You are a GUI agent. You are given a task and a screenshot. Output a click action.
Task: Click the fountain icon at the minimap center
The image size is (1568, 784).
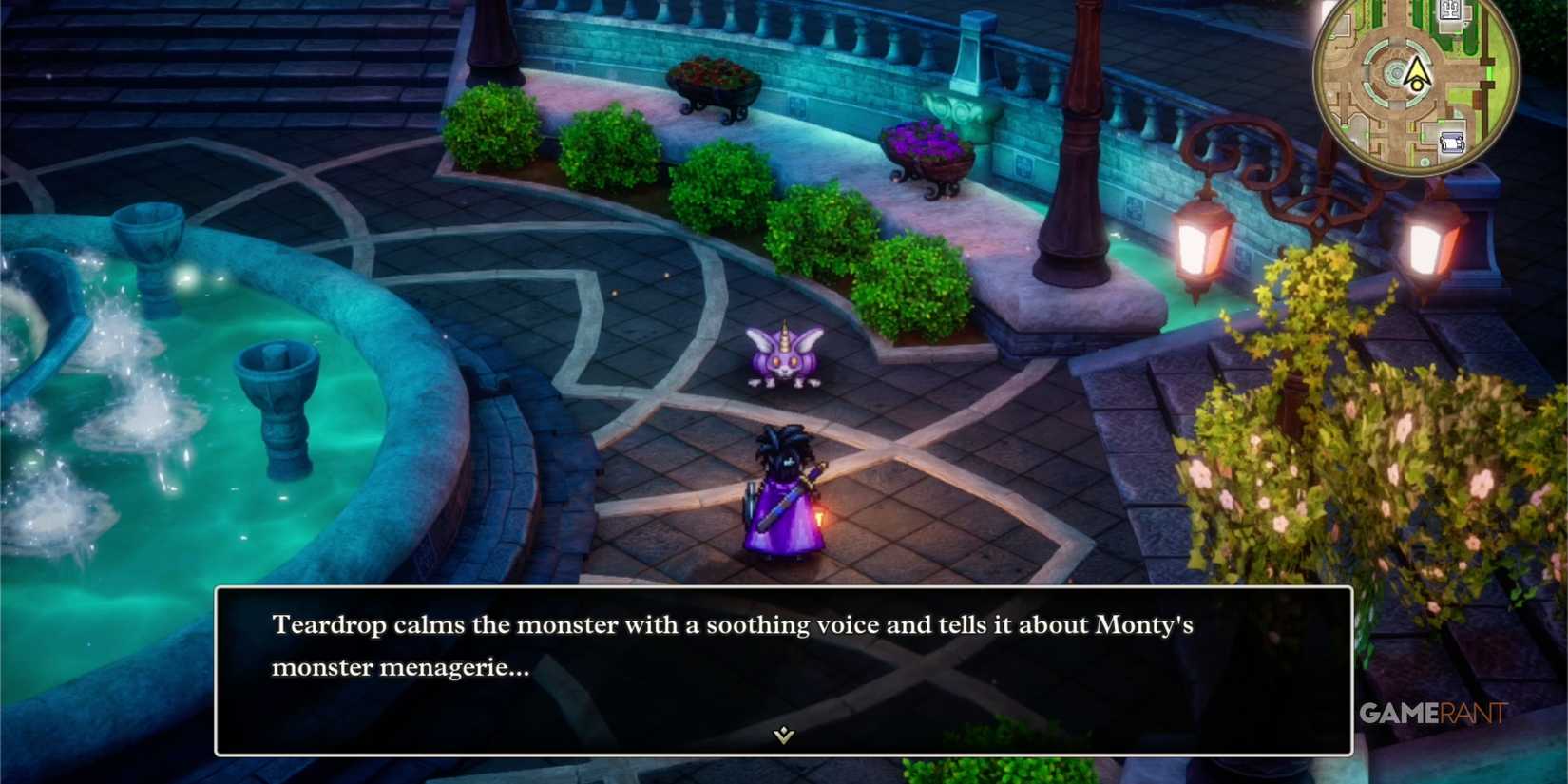[1395, 72]
